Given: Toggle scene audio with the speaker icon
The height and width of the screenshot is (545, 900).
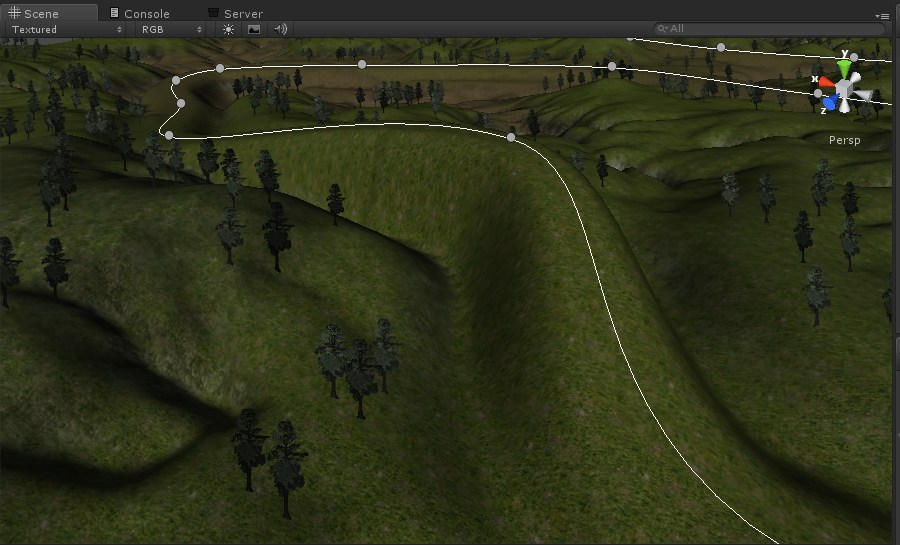Looking at the screenshot, I should (x=281, y=29).
